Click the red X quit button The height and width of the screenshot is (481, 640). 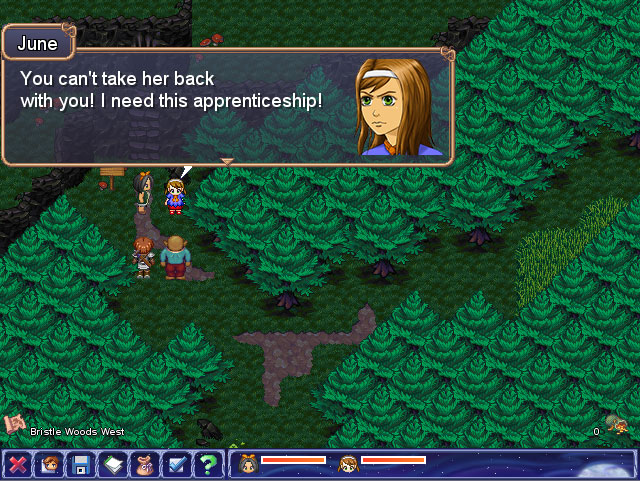pyautogui.click(x=17, y=465)
